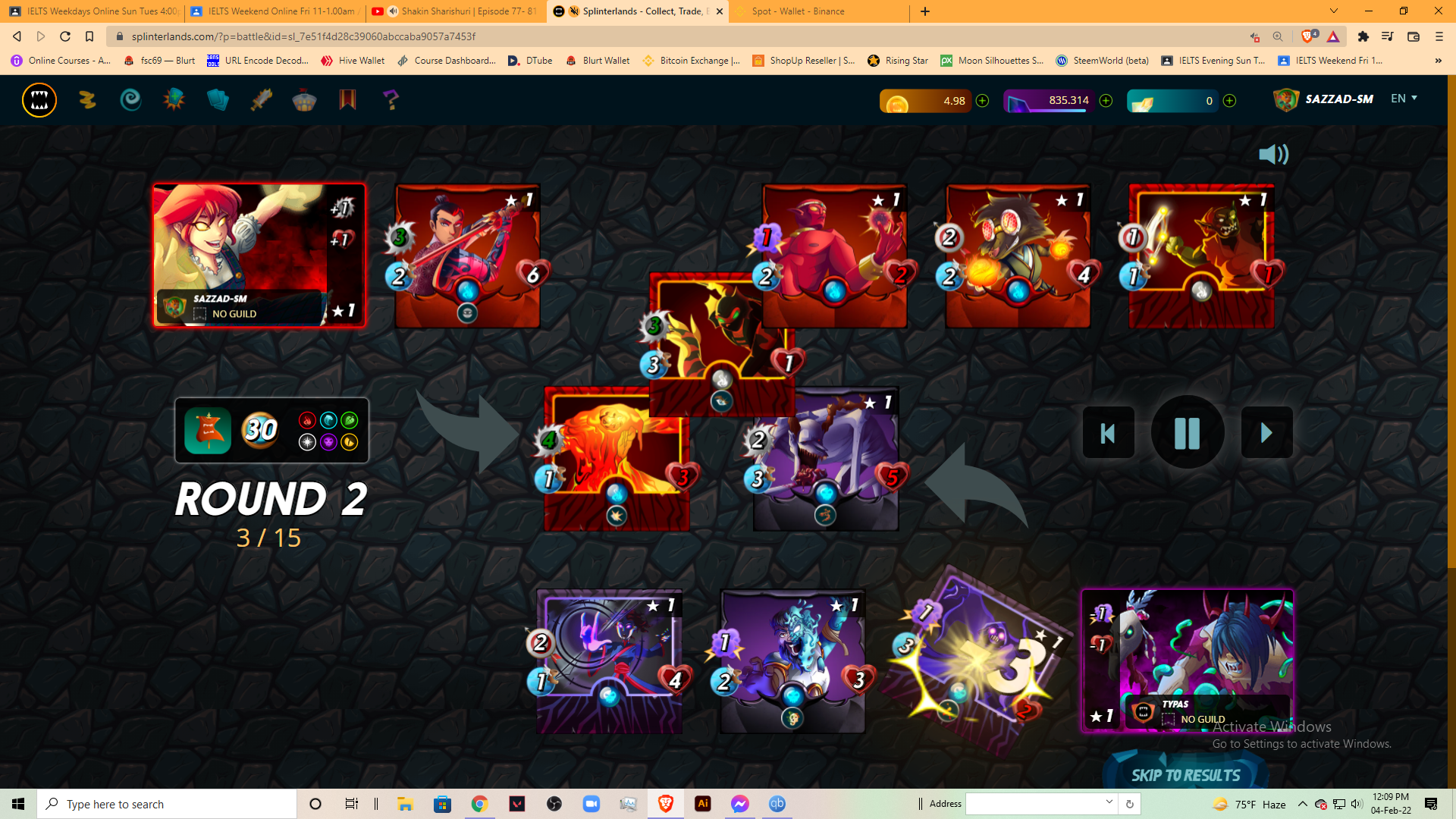1456x819 pixels.
Task: Inspect the summoner card labeled SAZZAD-SM
Action: (259, 255)
